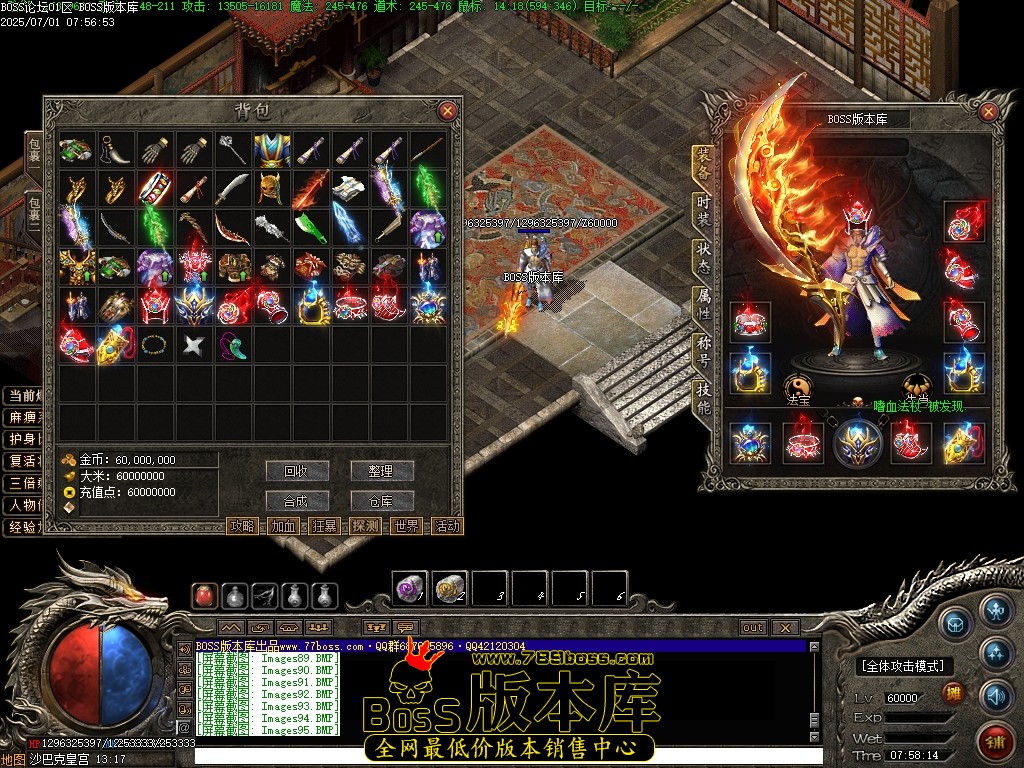The width and height of the screenshot is (1024, 768).
Task: Click the 回收 recycle button
Action: click(x=297, y=471)
